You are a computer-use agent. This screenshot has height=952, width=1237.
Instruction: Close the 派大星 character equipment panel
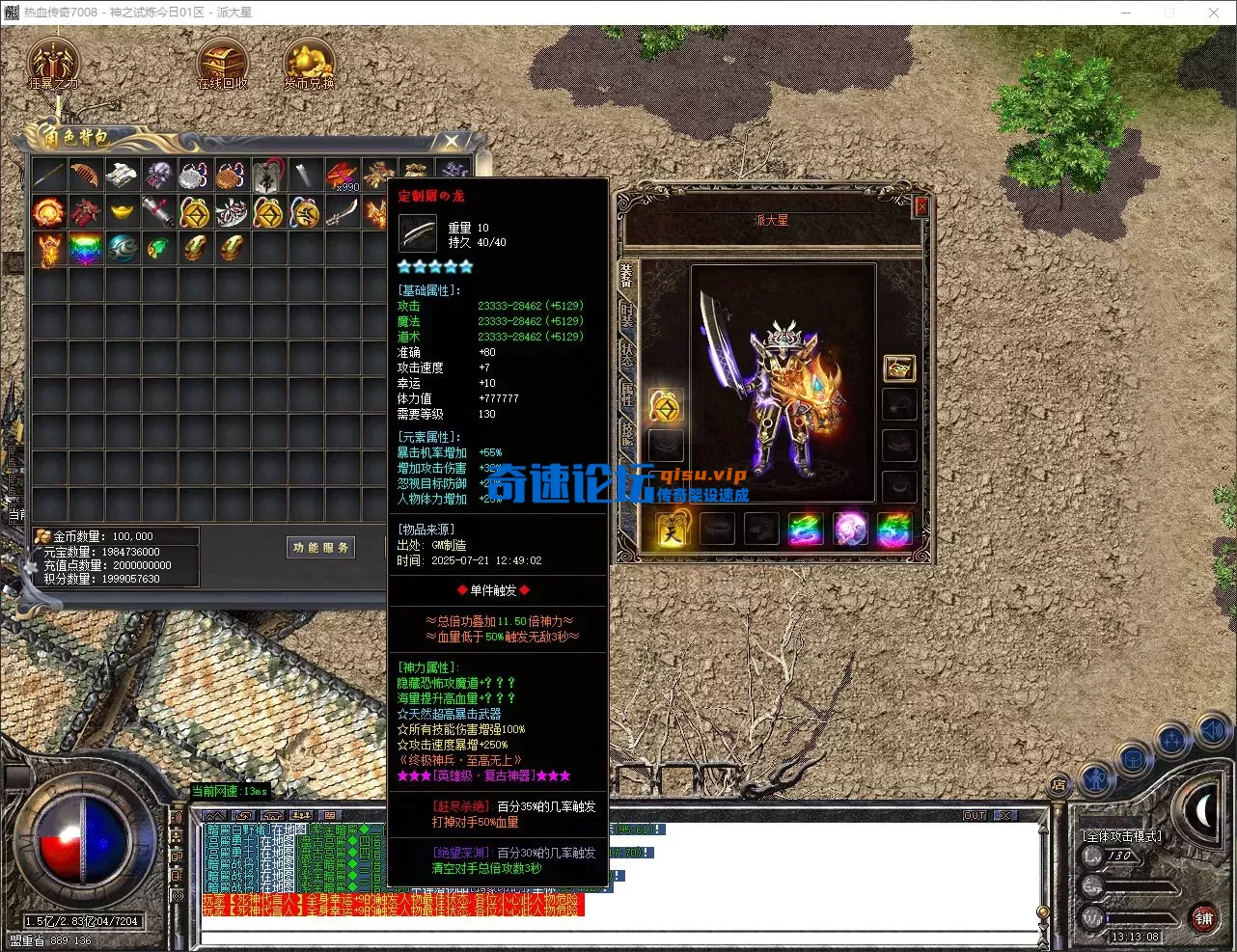[921, 205]
